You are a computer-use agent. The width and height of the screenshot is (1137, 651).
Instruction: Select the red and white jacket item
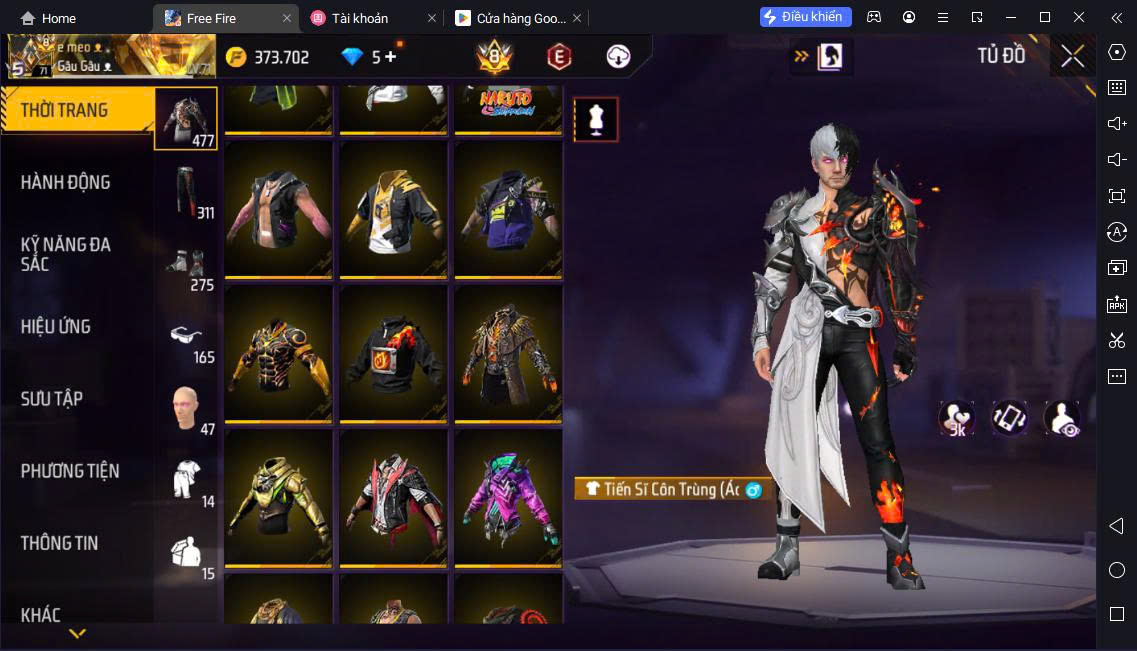click(391, 498)
